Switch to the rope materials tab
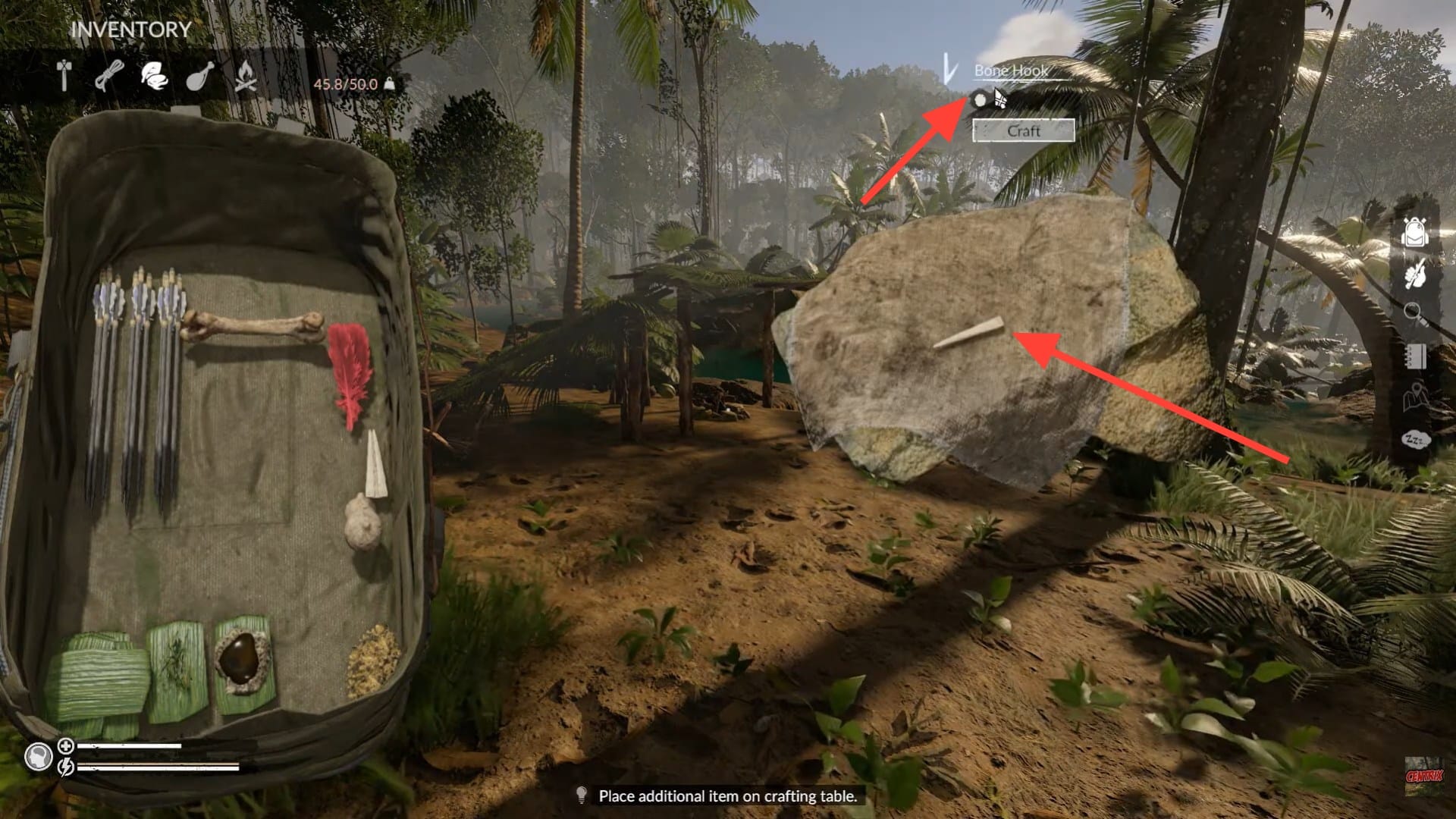 (x=109, y=76)
